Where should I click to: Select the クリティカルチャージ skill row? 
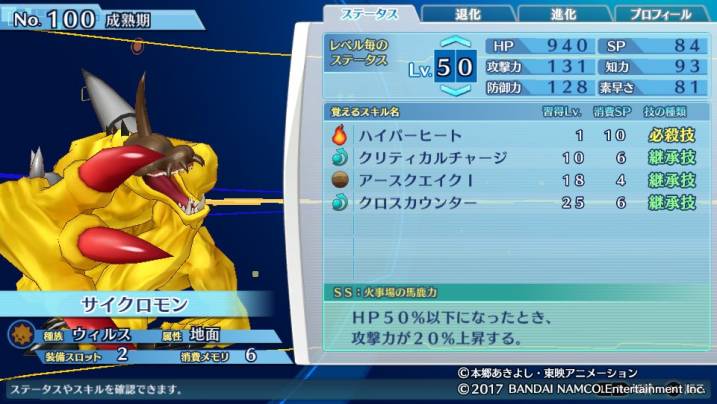(x=513, y=158)
